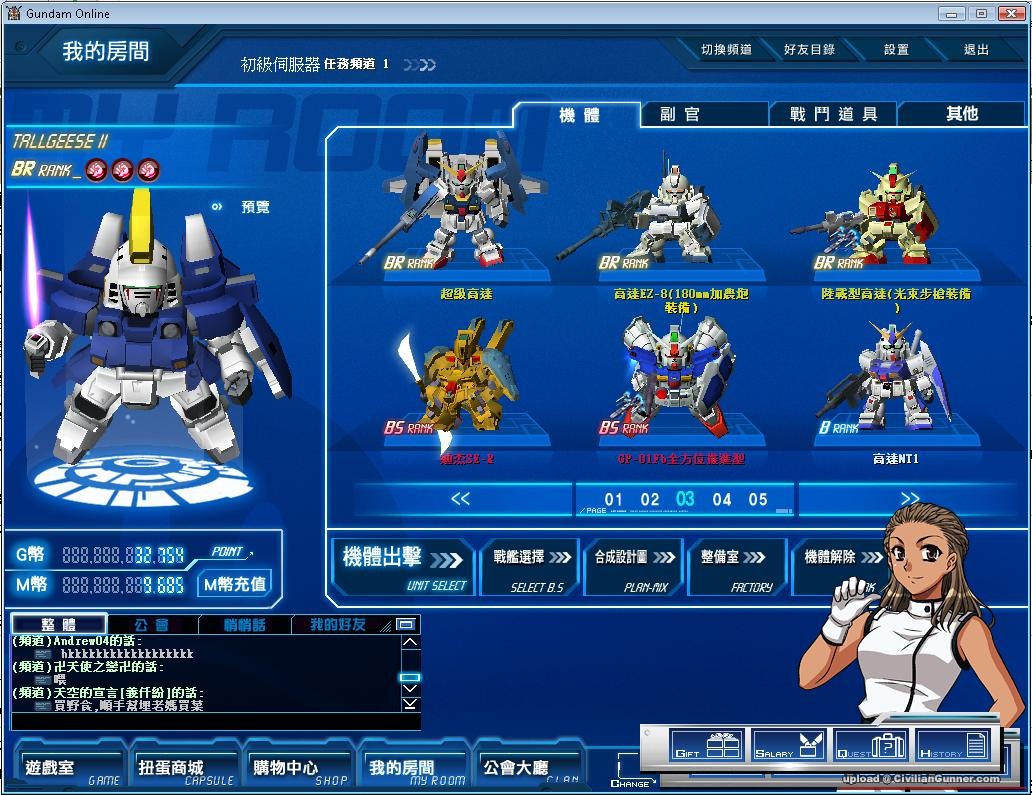Click the M幣充值 recharge button
Viewport: 1032px width, 795px height.
(x=235, y=584)
